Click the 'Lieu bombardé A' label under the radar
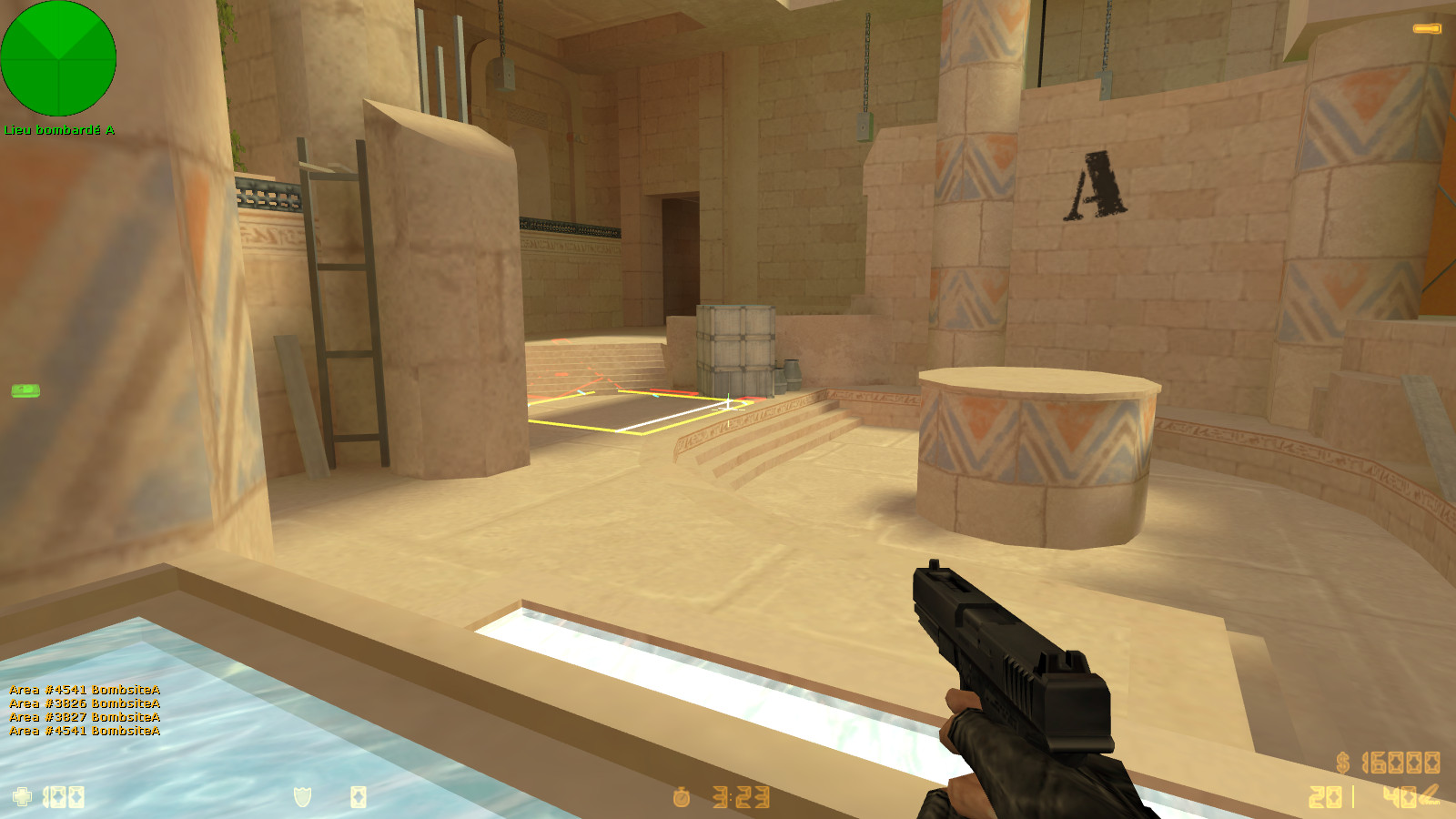This screenshot has height=819, width=1456. [x=59, y=130]
